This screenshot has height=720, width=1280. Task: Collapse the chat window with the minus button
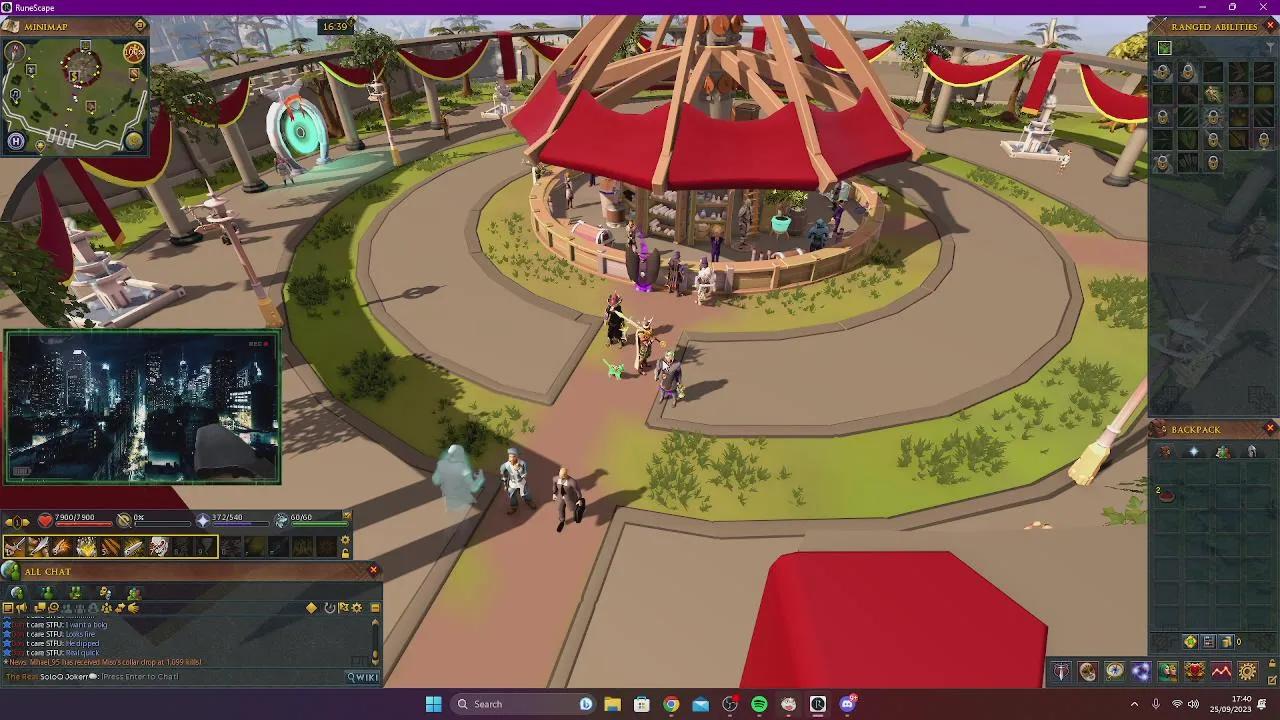click(x=374, y=608)
